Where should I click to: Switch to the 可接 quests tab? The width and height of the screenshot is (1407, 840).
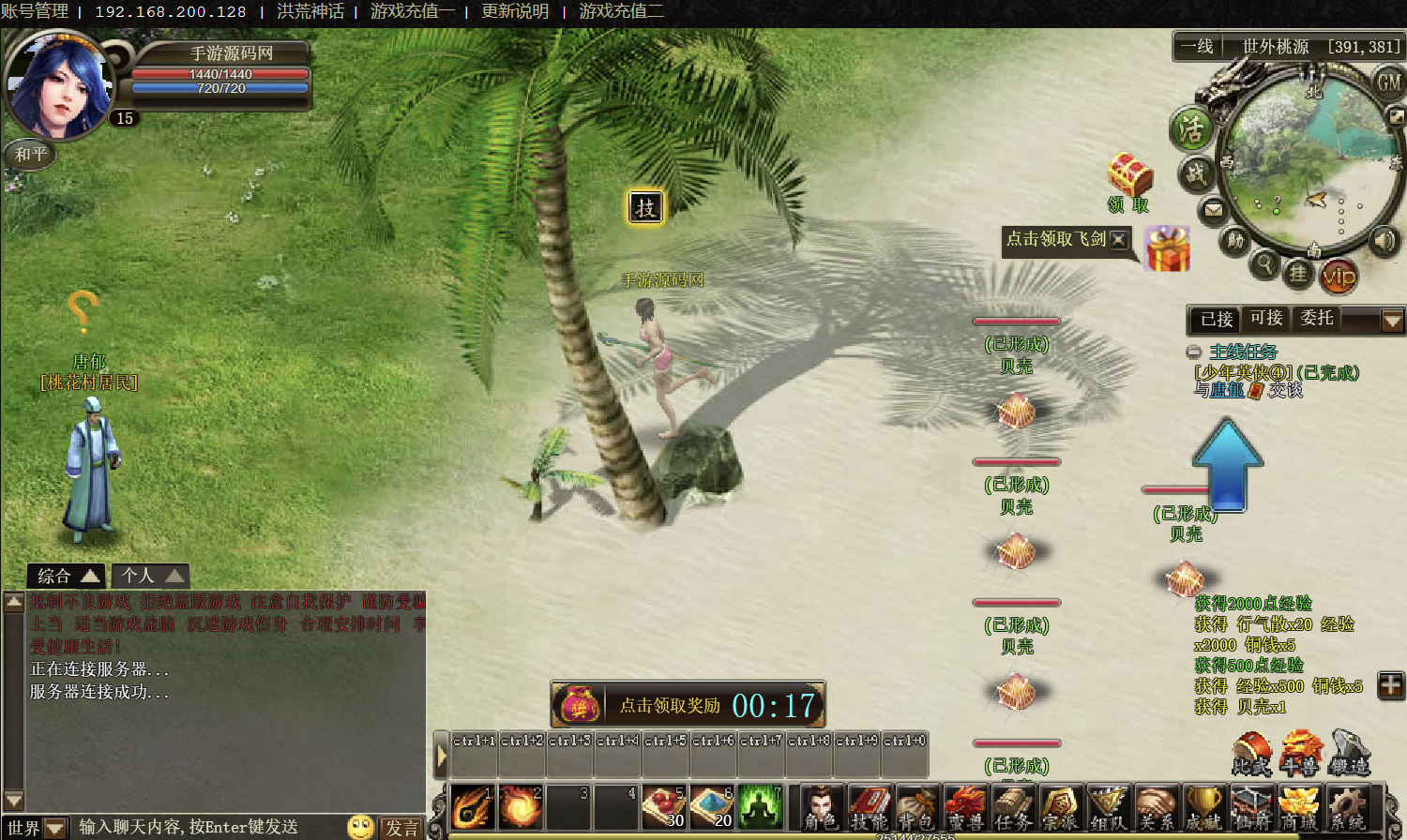[x=1266, y=319]
